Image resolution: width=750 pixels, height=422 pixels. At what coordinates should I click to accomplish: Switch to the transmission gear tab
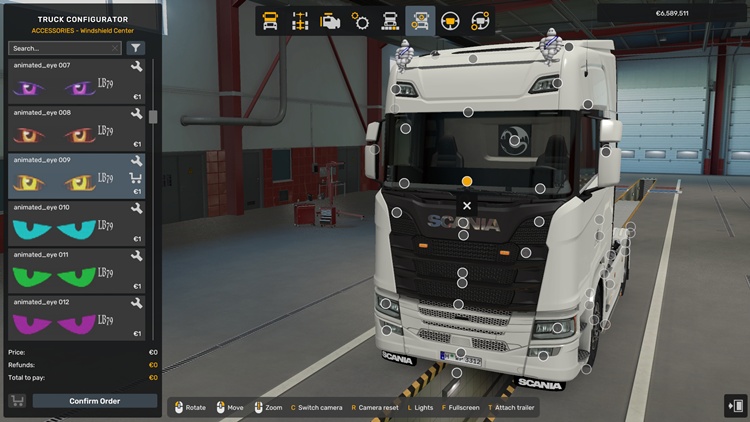pyautogui.click(x=360, y=20)
